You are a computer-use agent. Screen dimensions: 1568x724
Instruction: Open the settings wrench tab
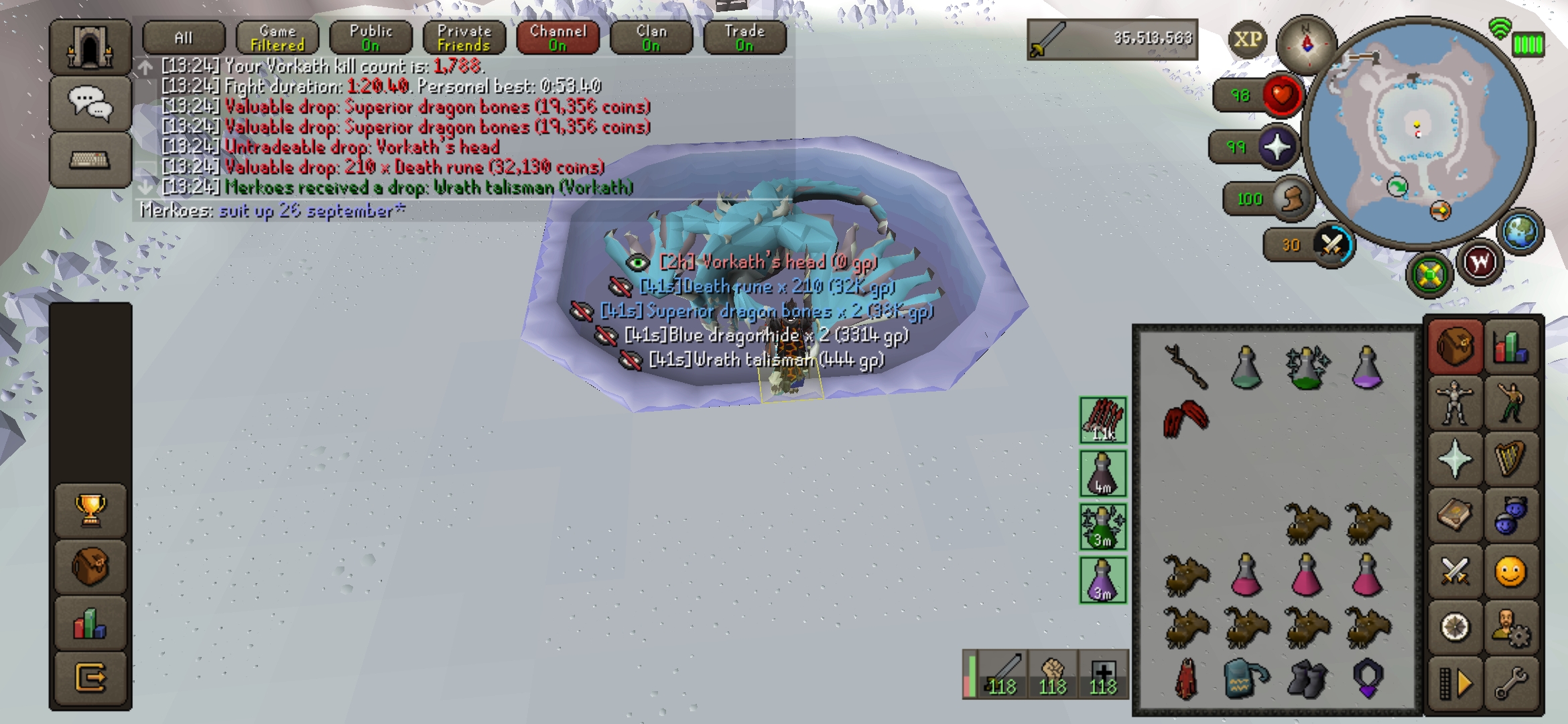point(1511,682)
